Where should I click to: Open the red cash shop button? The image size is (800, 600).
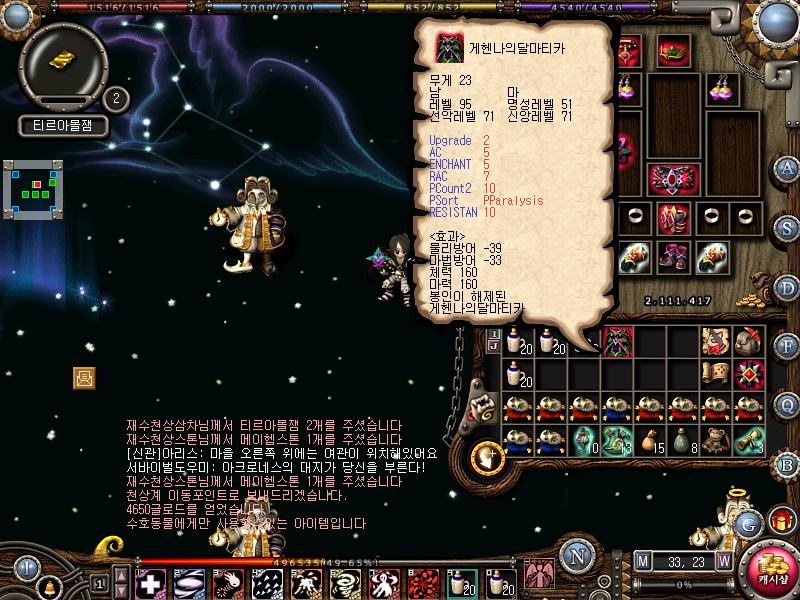[x=767, y=572]
